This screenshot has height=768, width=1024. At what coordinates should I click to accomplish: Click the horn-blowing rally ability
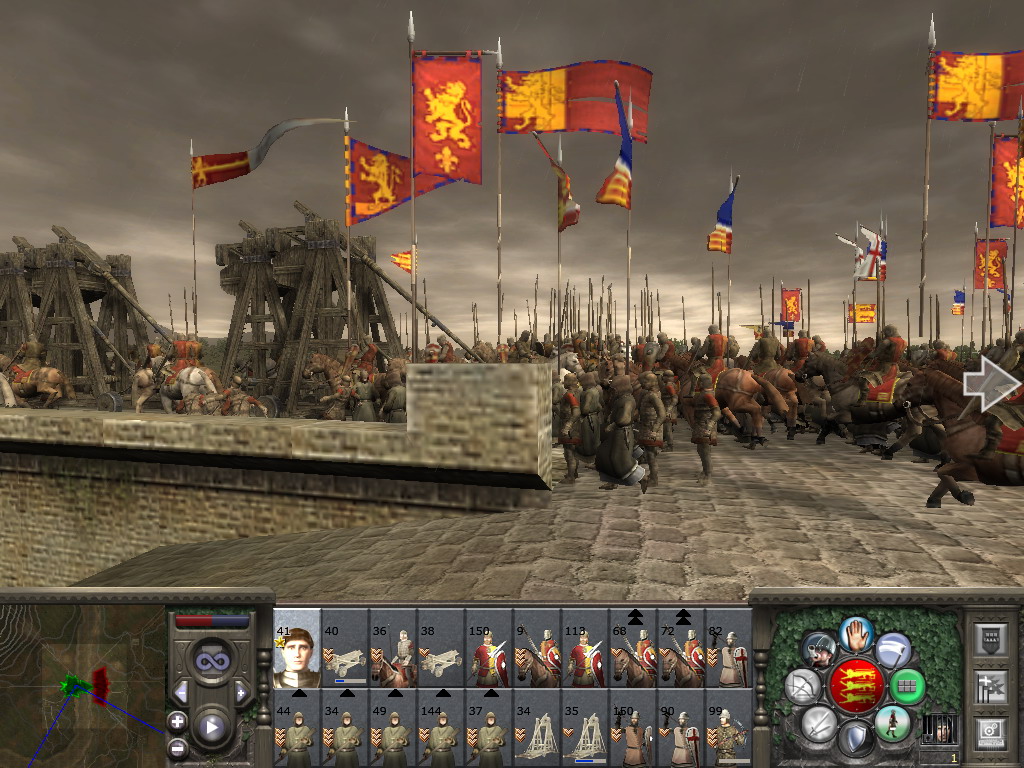point(819,649)
